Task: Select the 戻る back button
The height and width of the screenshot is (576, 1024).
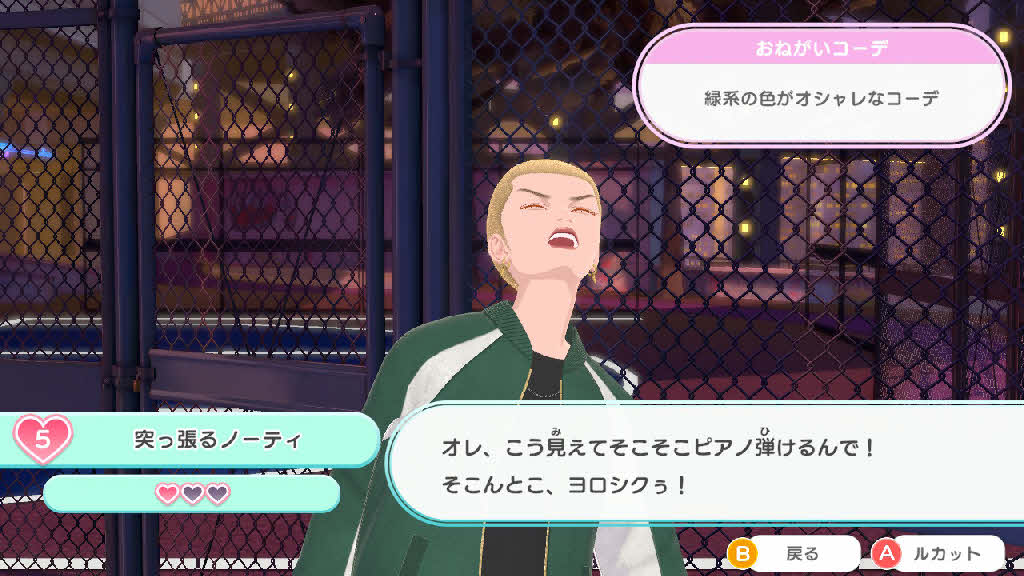Action: [x=795, y=553]
